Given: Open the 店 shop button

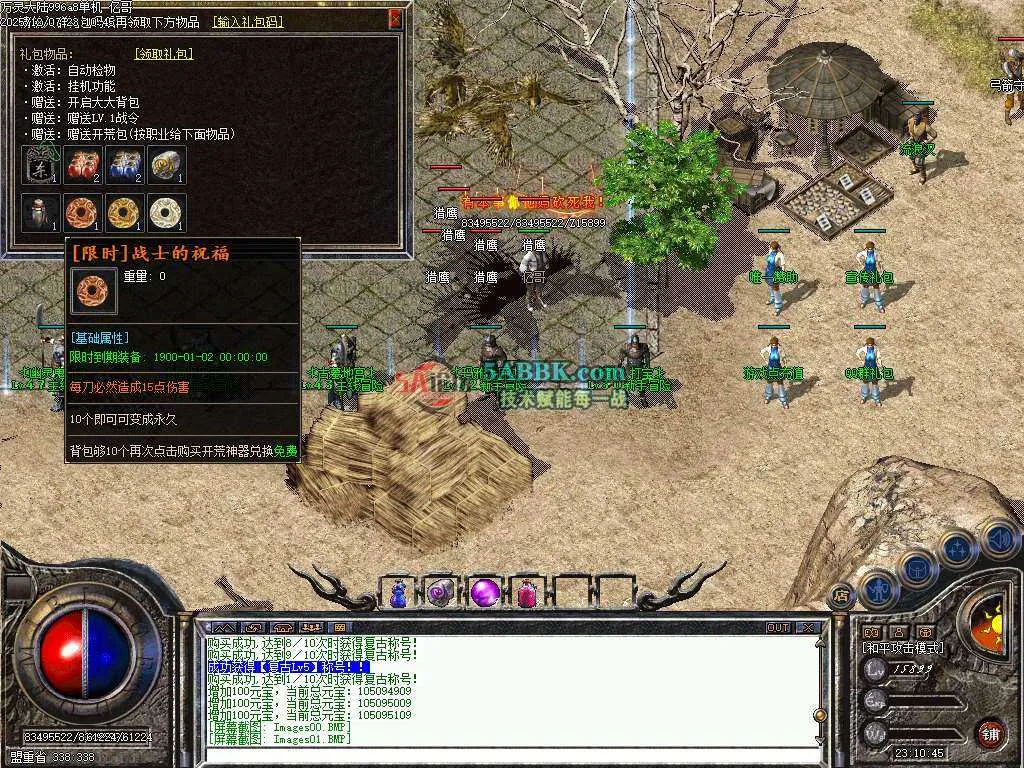Looking at the screenshot, I should point(840,594).
